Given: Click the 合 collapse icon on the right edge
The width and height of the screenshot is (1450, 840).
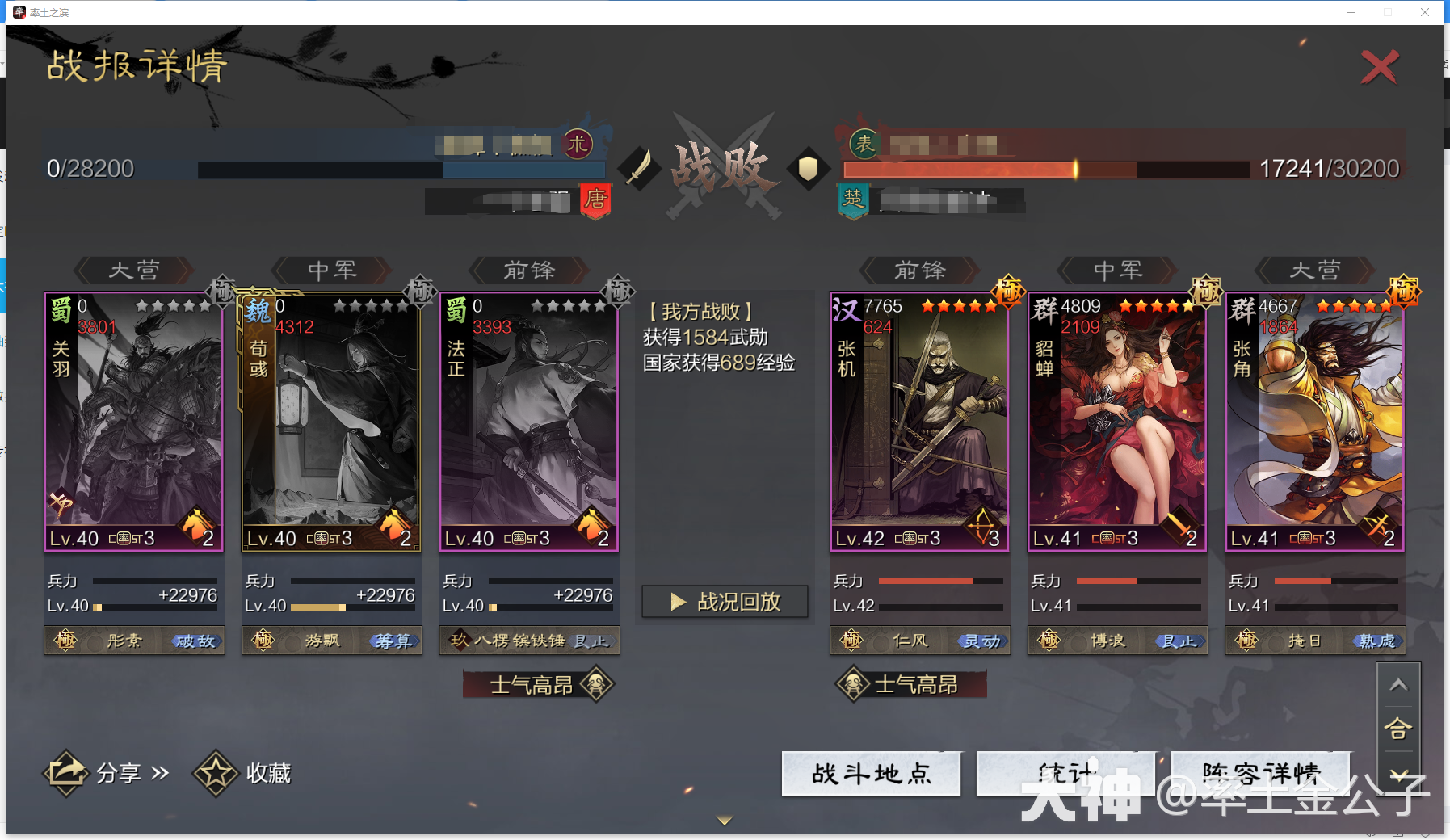Looking at the screenshot, I should click(x=1400, y=728).
